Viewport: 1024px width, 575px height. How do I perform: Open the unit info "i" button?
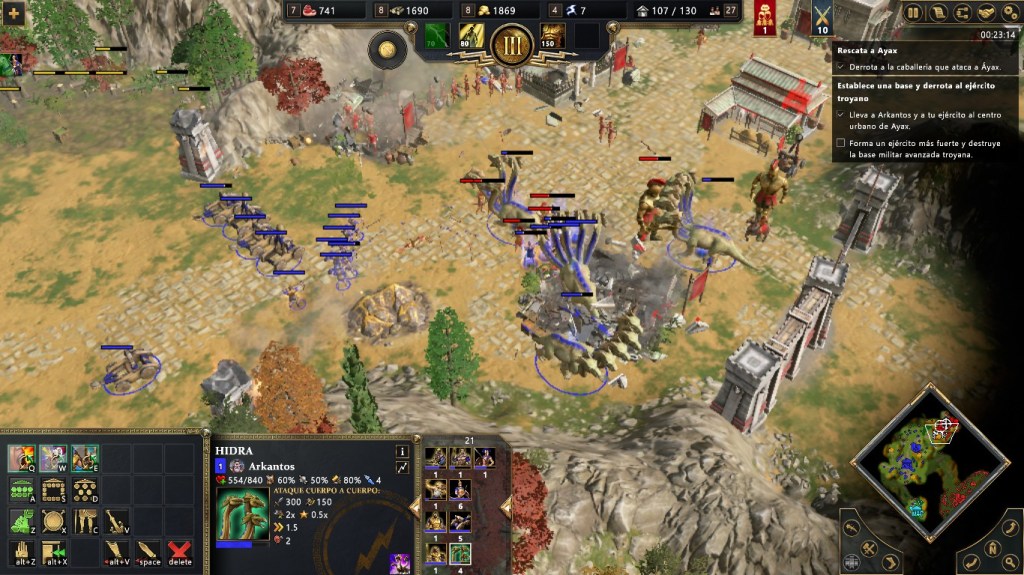click(x=403, y=451)
